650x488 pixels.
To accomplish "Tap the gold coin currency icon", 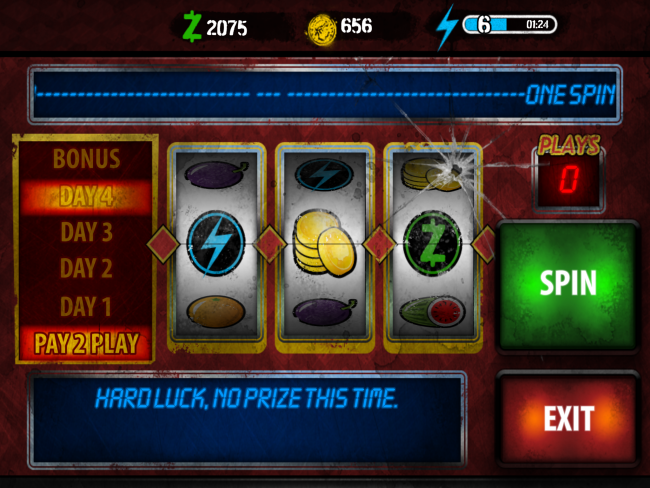I will [320, 26].
